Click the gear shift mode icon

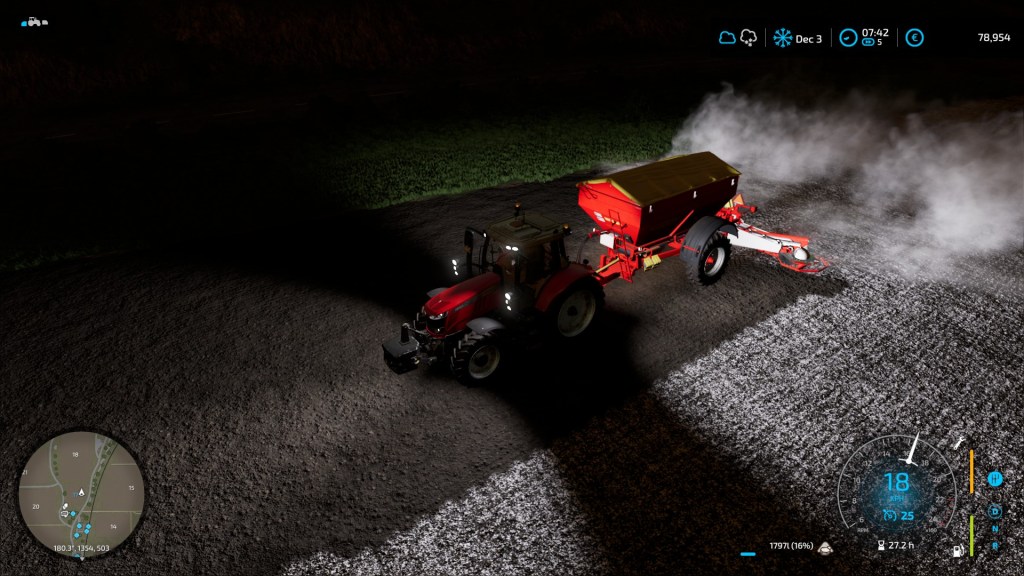click(x=995, y=479)
